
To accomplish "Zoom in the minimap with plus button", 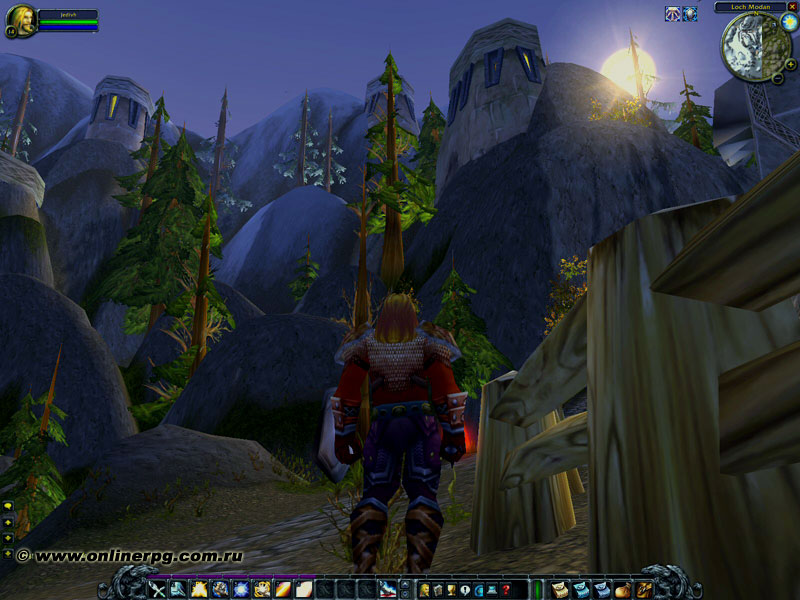I will pyautogui.click(x=791, y=64).
